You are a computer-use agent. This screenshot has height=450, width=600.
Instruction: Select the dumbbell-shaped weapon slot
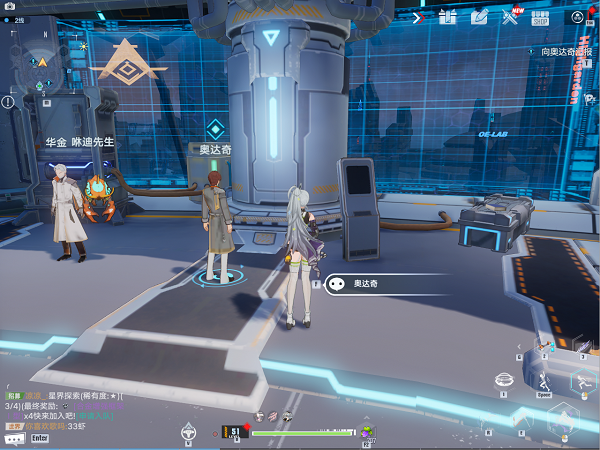546,346
